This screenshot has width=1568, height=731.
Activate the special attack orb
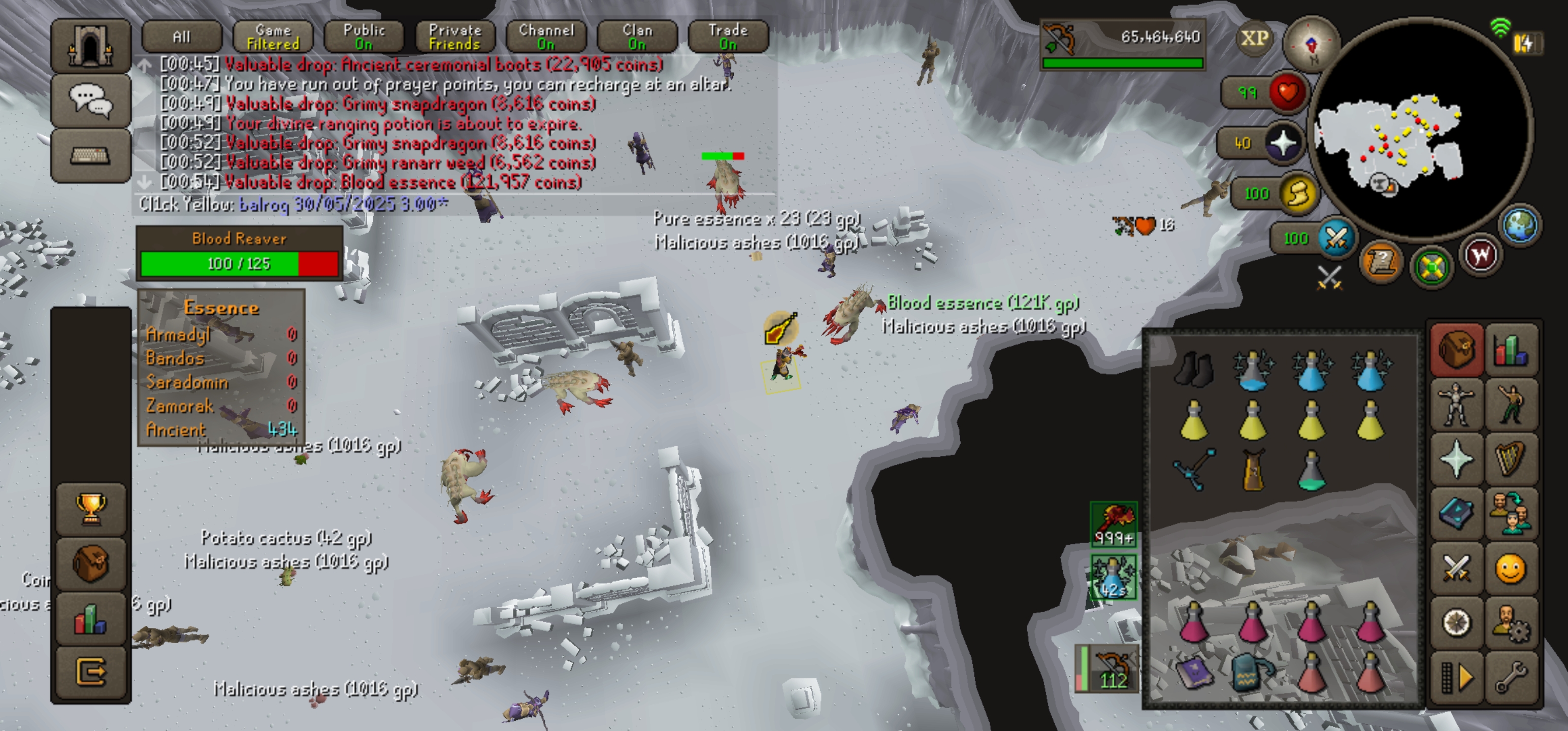[1336, 238]
